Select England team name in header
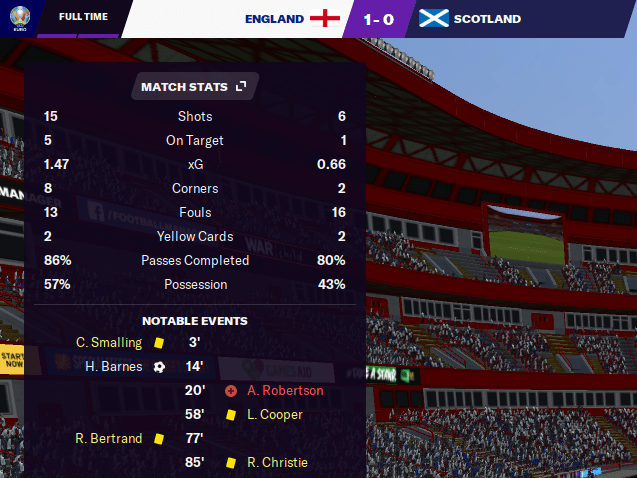The height and width of the screenshot is (478, 637). 274,19
